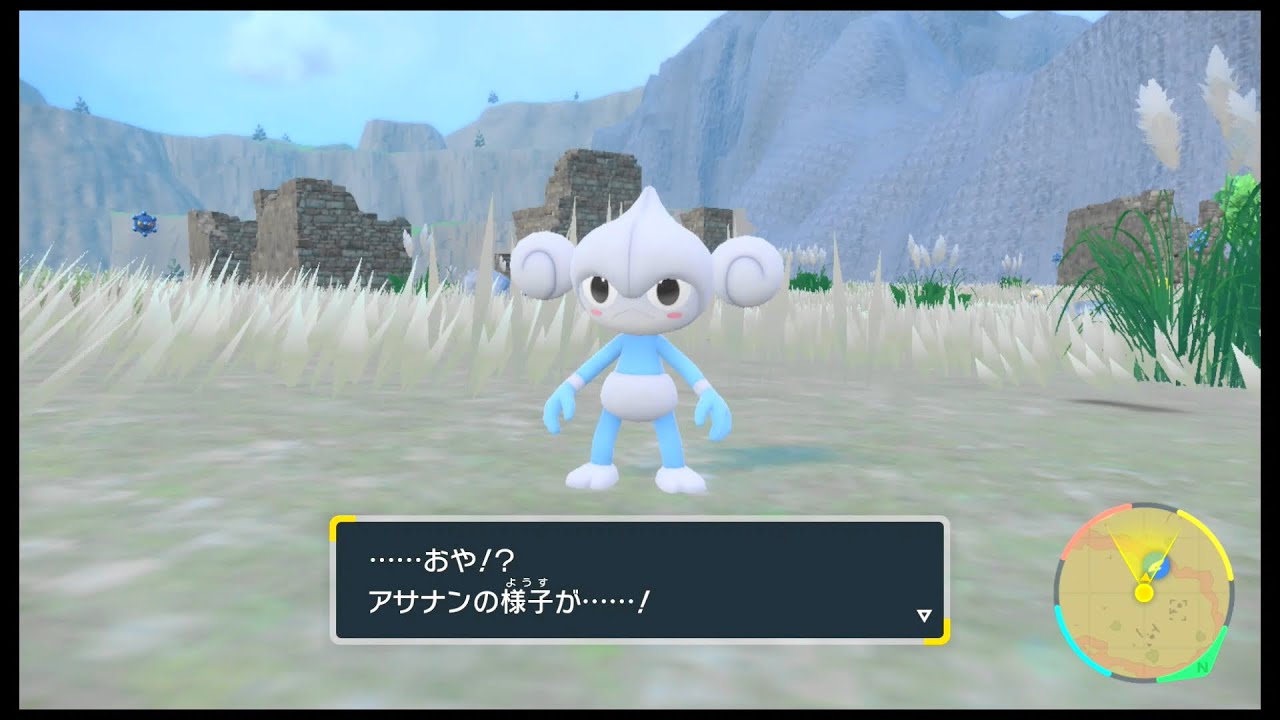Click the yellow player position marker on minimap
This screenshot has height=720, width=1280.
pyautogui.click(x=1145, y=593)
